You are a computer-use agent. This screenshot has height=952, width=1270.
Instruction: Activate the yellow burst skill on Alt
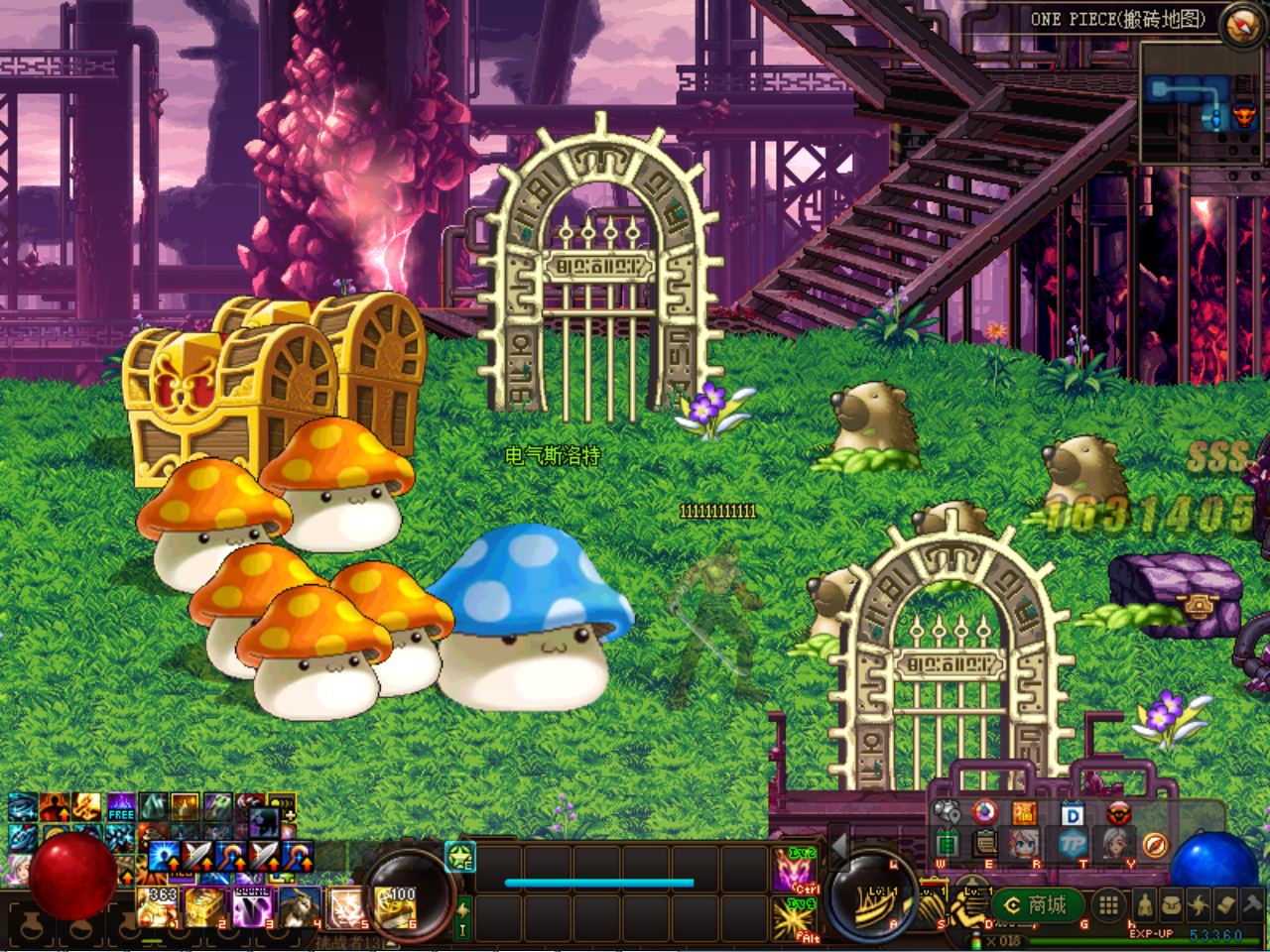click(795, 919)
